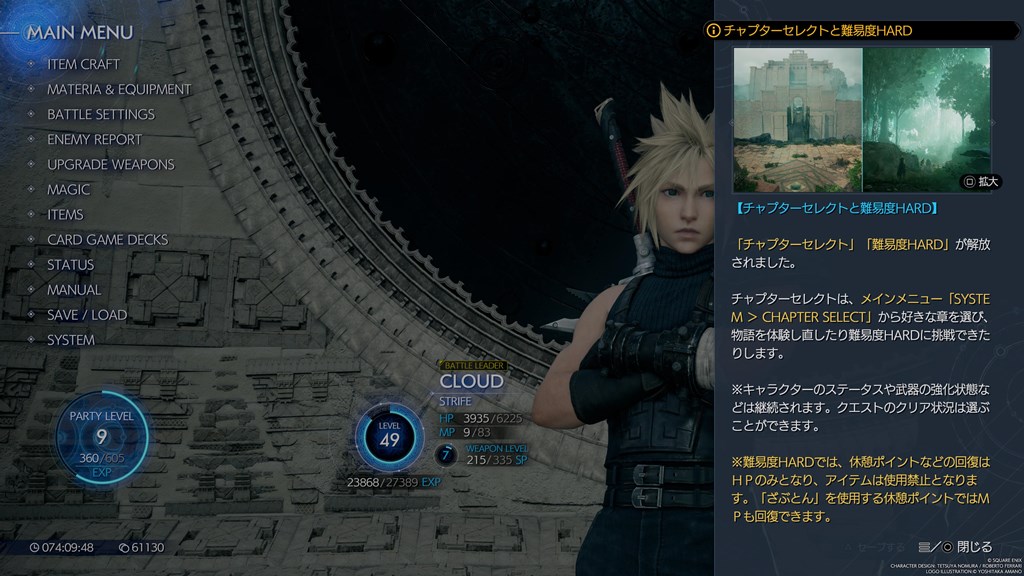This screenshot has width=1024, height=576.
Task: Close the tutorial panel with 閉じる
Action: click(x=965, y=547)
